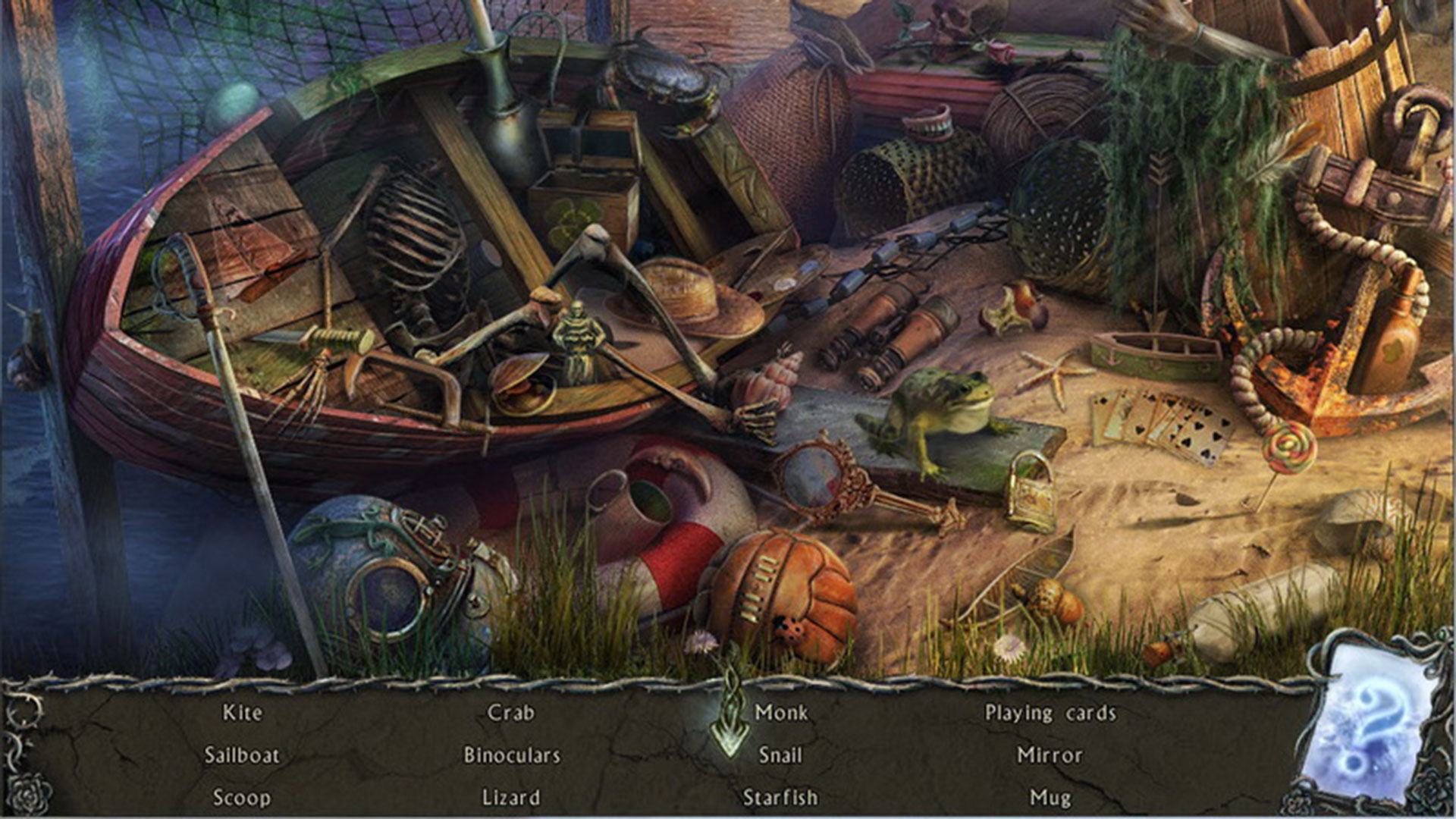Click the Mug word in the list
Viewport: 1456px width, 819px height.
(x=1050, y=798)
